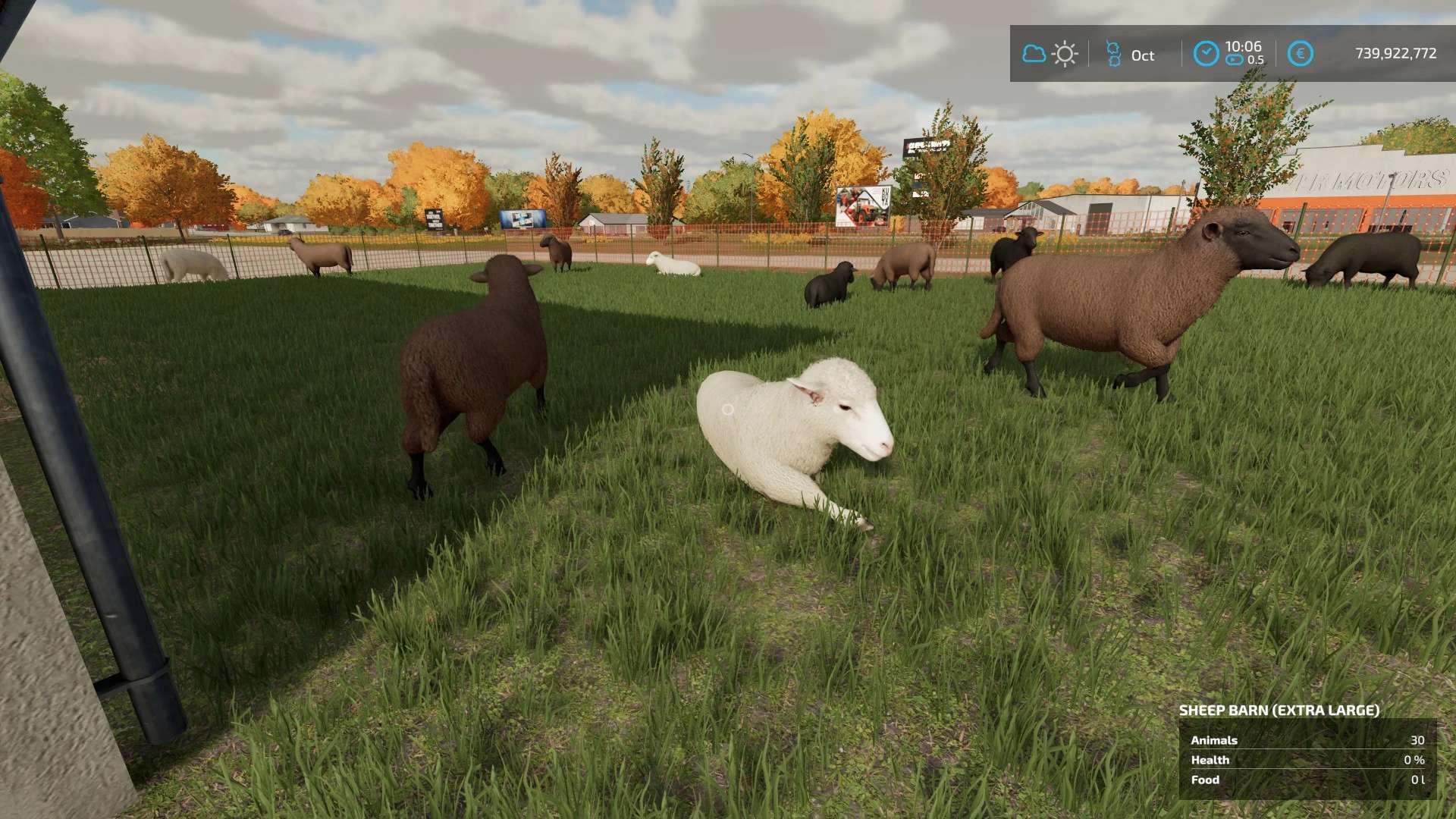This screenshot has width=1456, height=819.
Task: Click the euro currency icon
Action: [x=1300, y=54]
